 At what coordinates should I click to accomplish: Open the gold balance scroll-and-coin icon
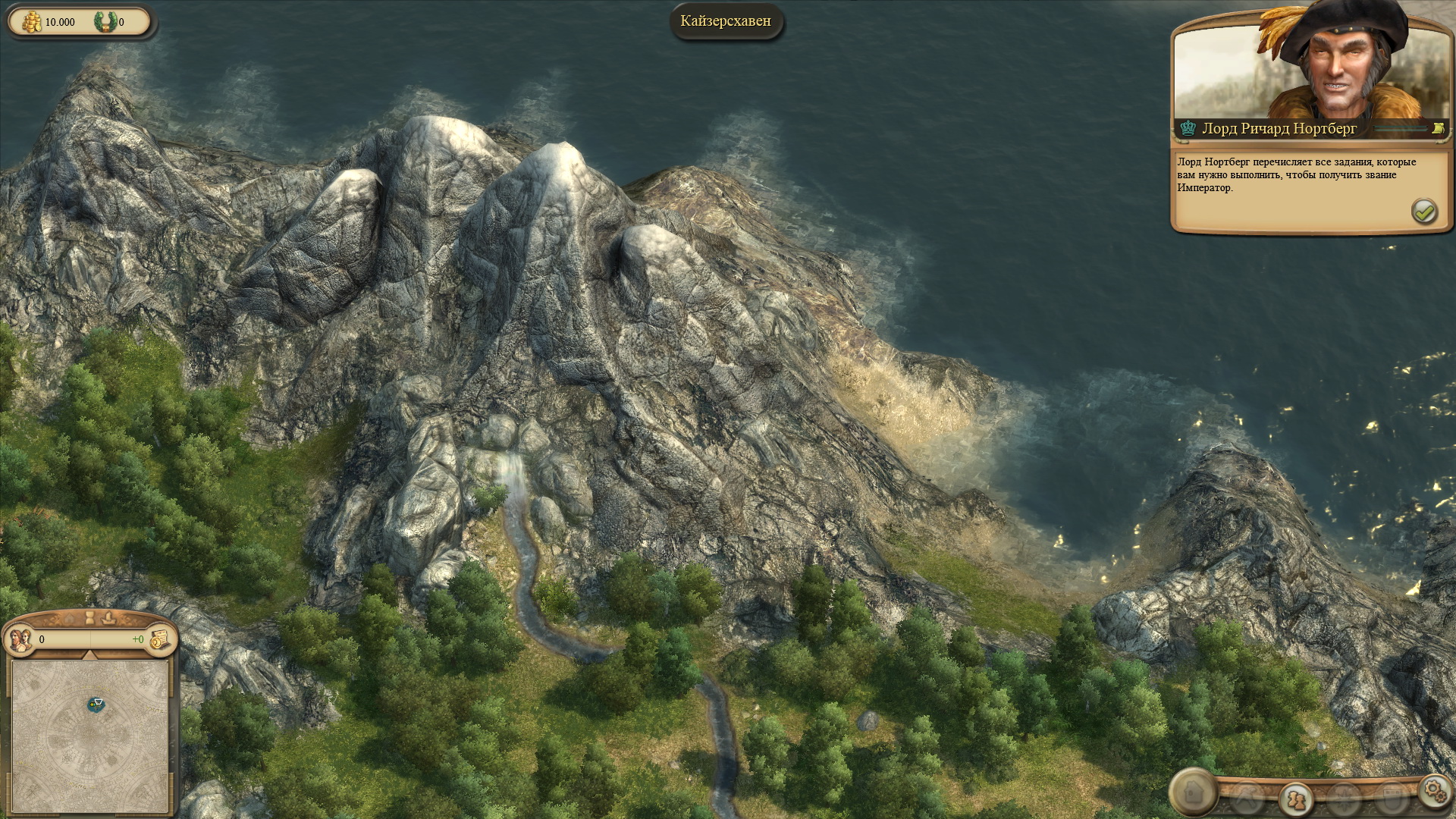click(x=160, y=639)
